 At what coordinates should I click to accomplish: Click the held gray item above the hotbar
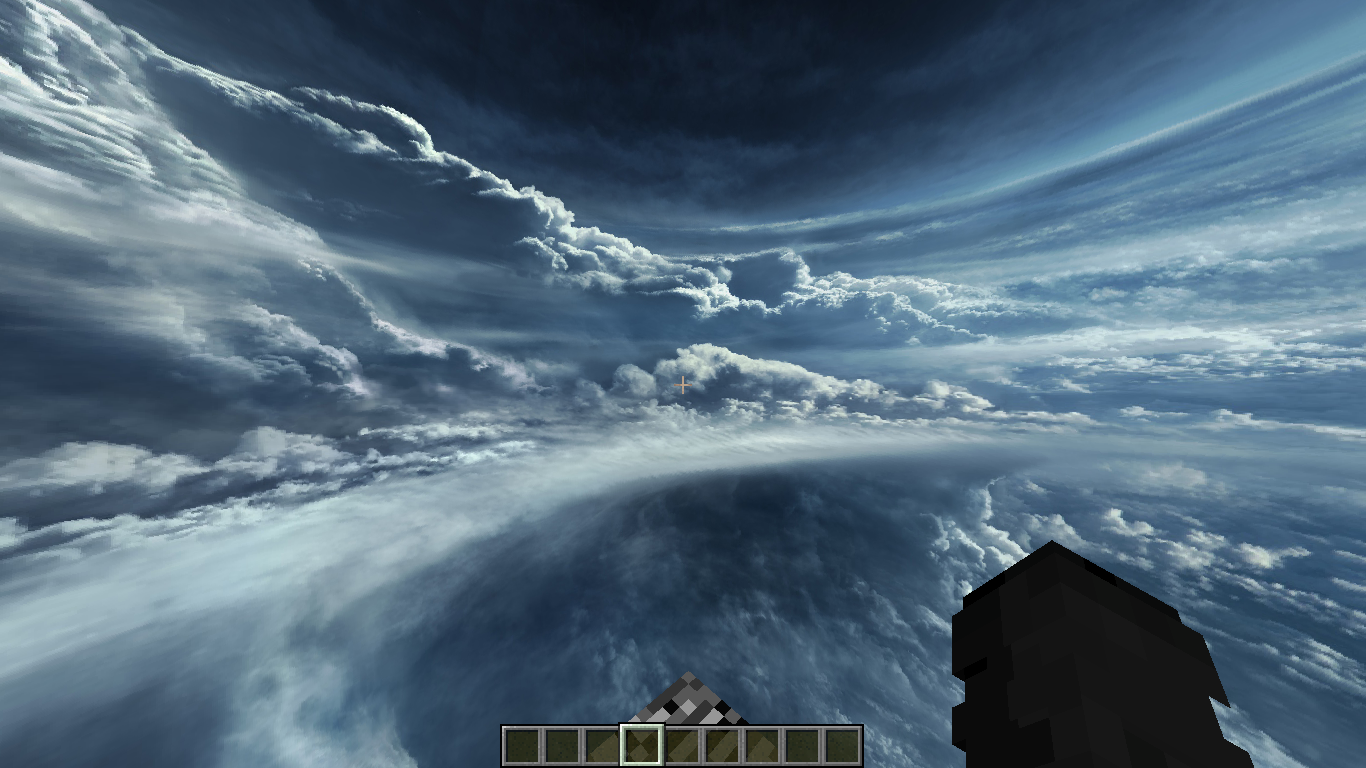click(x=688, y=705)
